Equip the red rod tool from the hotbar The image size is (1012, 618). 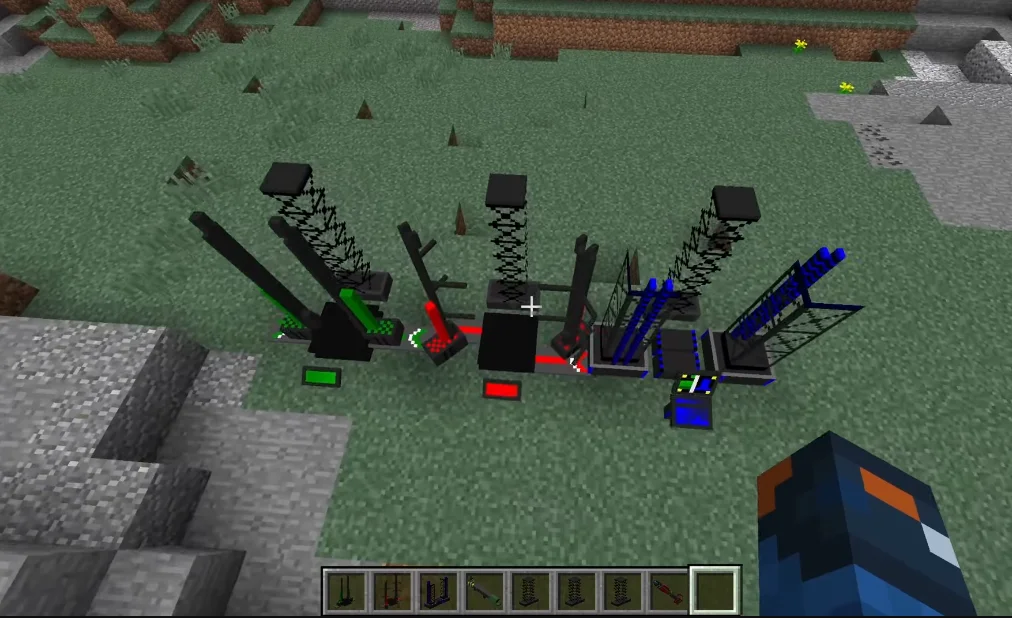click(667, 590)
